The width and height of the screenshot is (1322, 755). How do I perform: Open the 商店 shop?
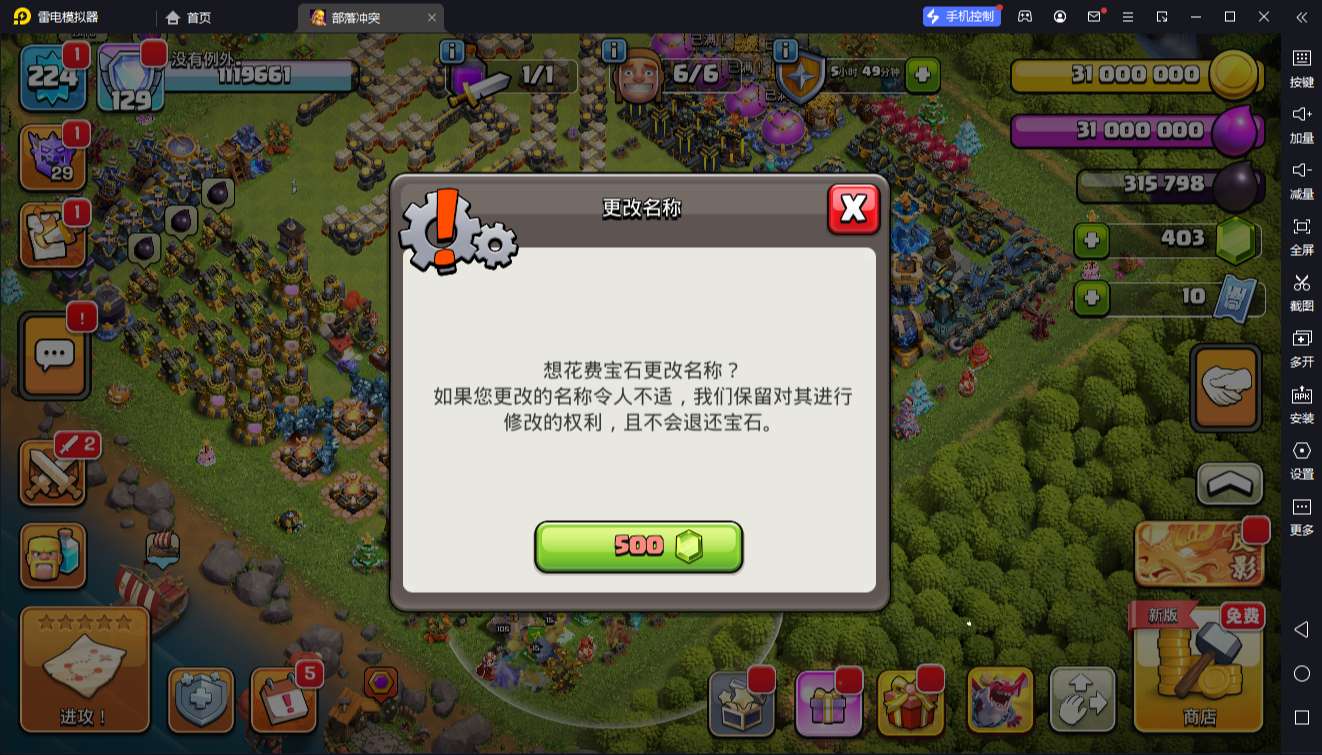[x=1197, y=680]
